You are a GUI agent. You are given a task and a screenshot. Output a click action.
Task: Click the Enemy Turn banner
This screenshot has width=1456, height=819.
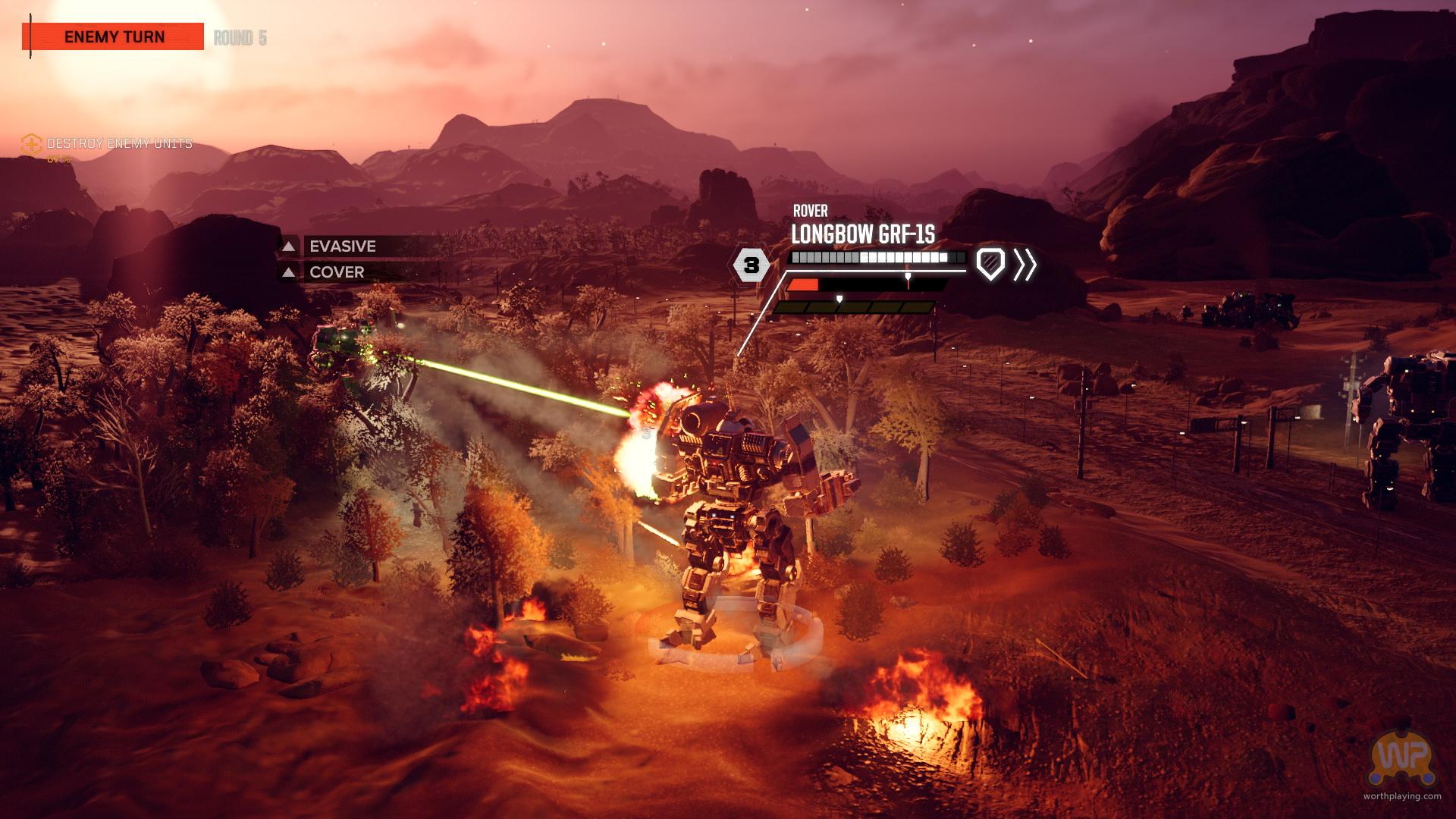click(115, 36)
